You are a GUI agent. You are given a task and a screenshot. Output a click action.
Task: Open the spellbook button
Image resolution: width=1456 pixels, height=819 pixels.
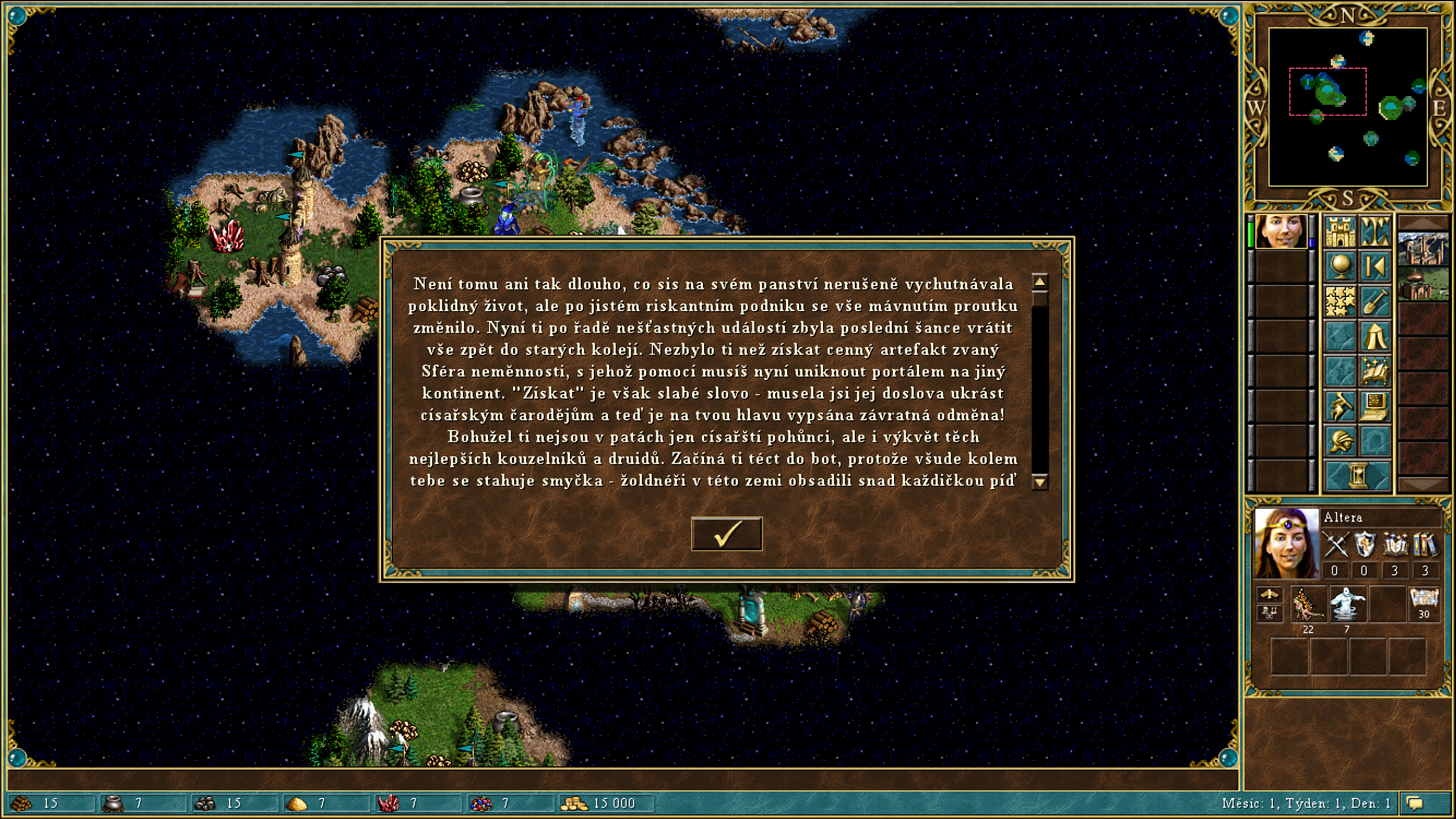pyautogui.click(x=1375, y=371)
